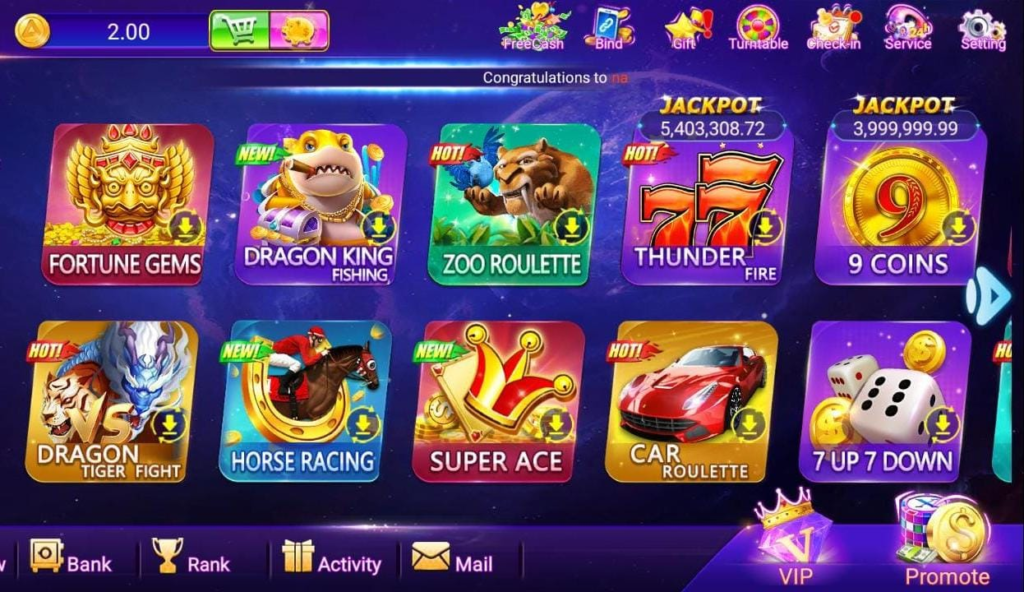Open the green shopping cart store
Screen dimensions: 1024x592
pos(238,31)
